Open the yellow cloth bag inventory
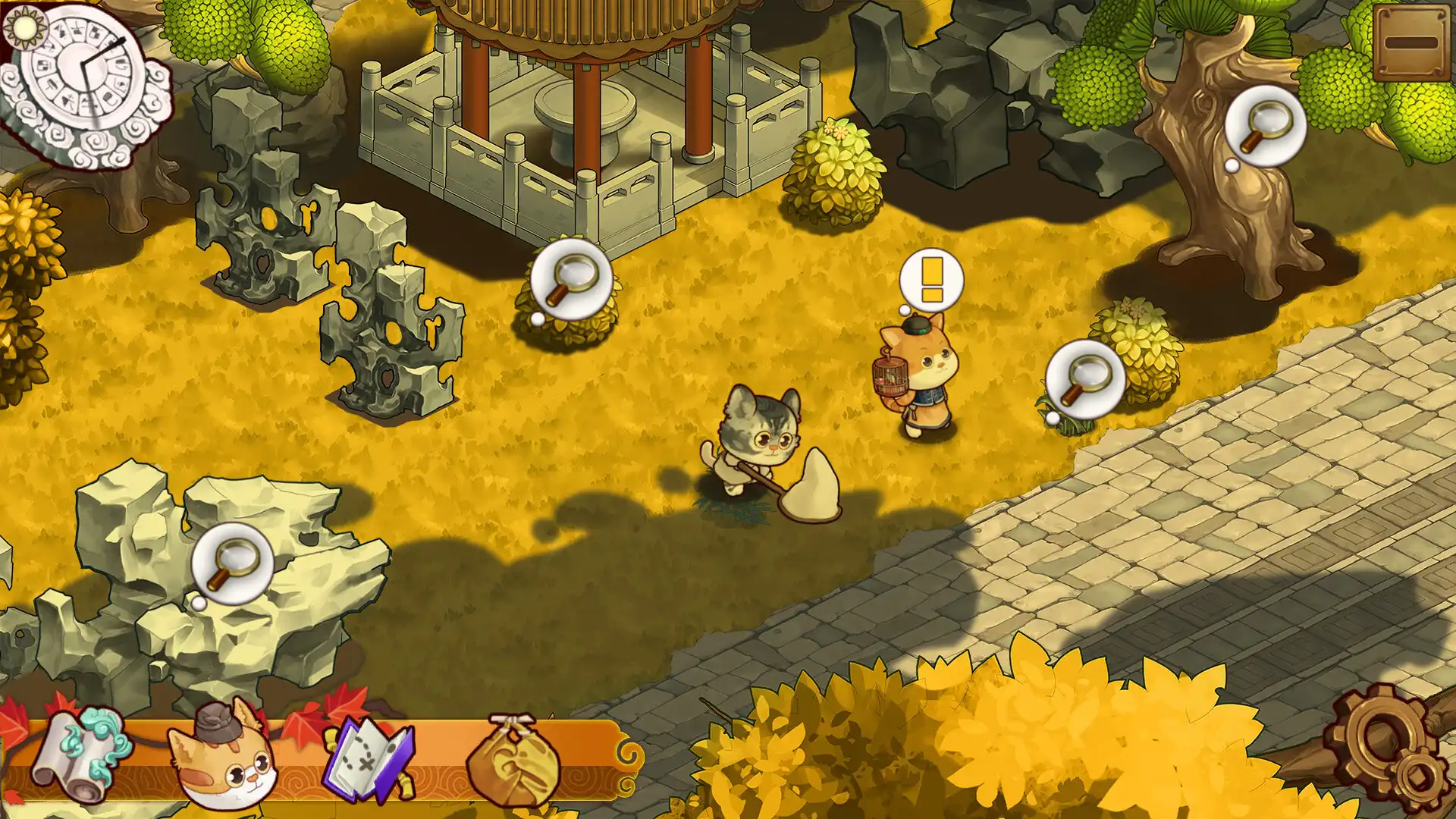This screenshot has width=1456, height=819. [513, 760]
